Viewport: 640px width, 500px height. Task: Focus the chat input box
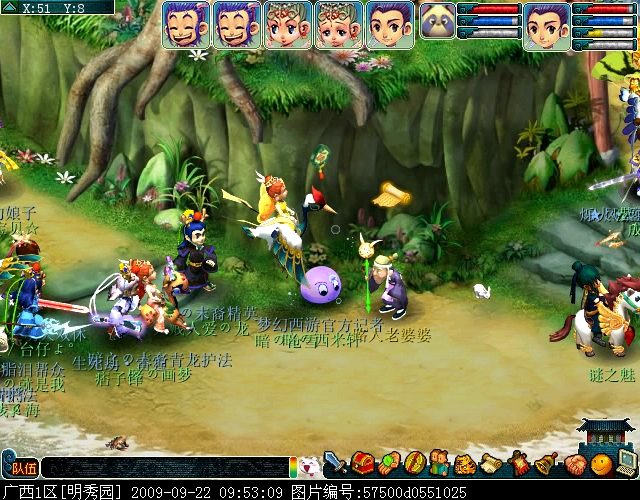[165, 467]
